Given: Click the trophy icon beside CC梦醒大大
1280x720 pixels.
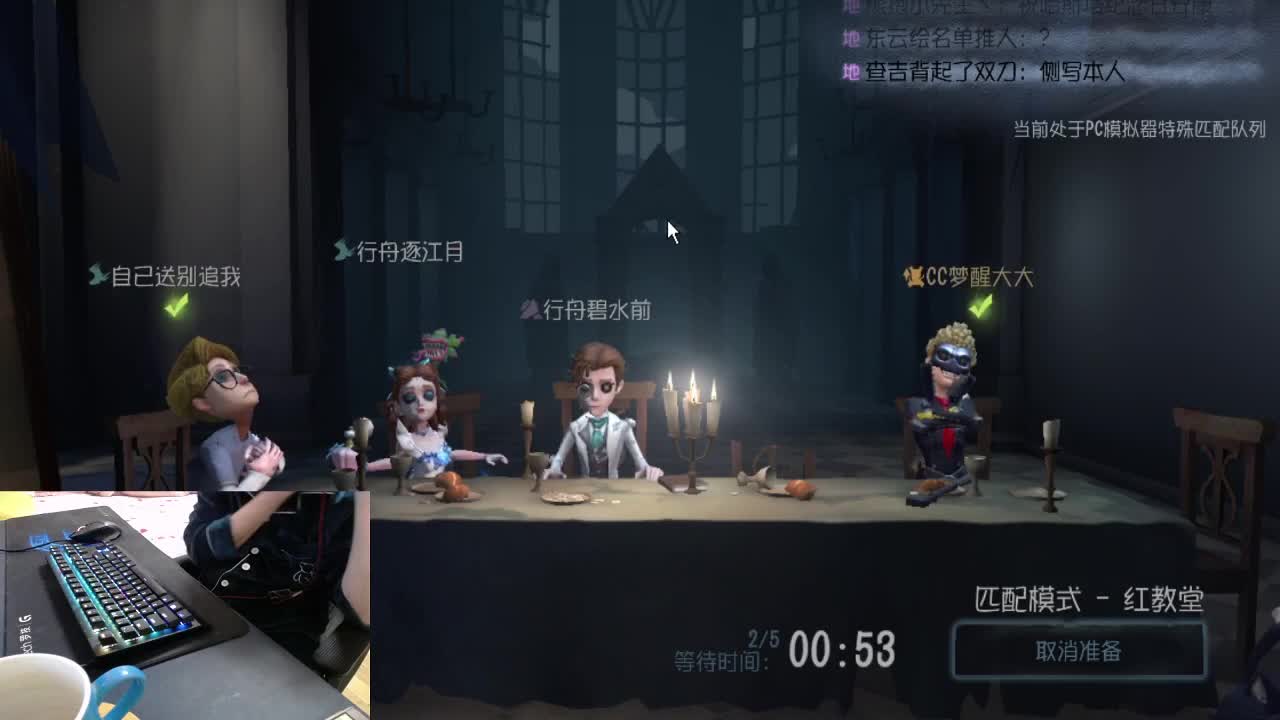Looking at the screenshot, I should pyautogui.click(x=916, y=279).
